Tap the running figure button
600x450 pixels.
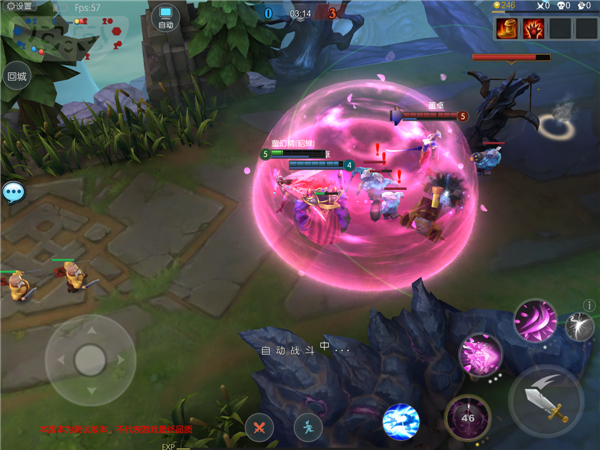308,427
